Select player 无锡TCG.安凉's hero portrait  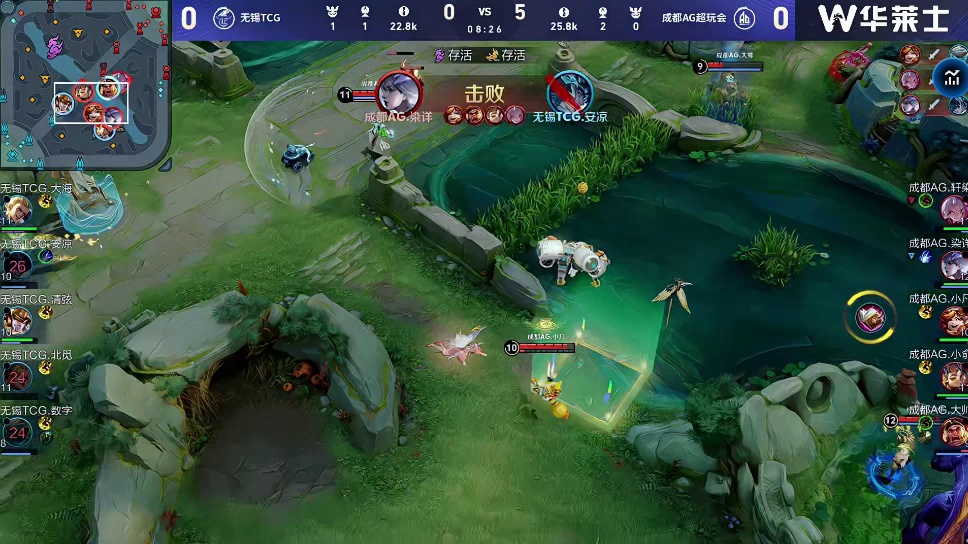(x=17, y=266)
